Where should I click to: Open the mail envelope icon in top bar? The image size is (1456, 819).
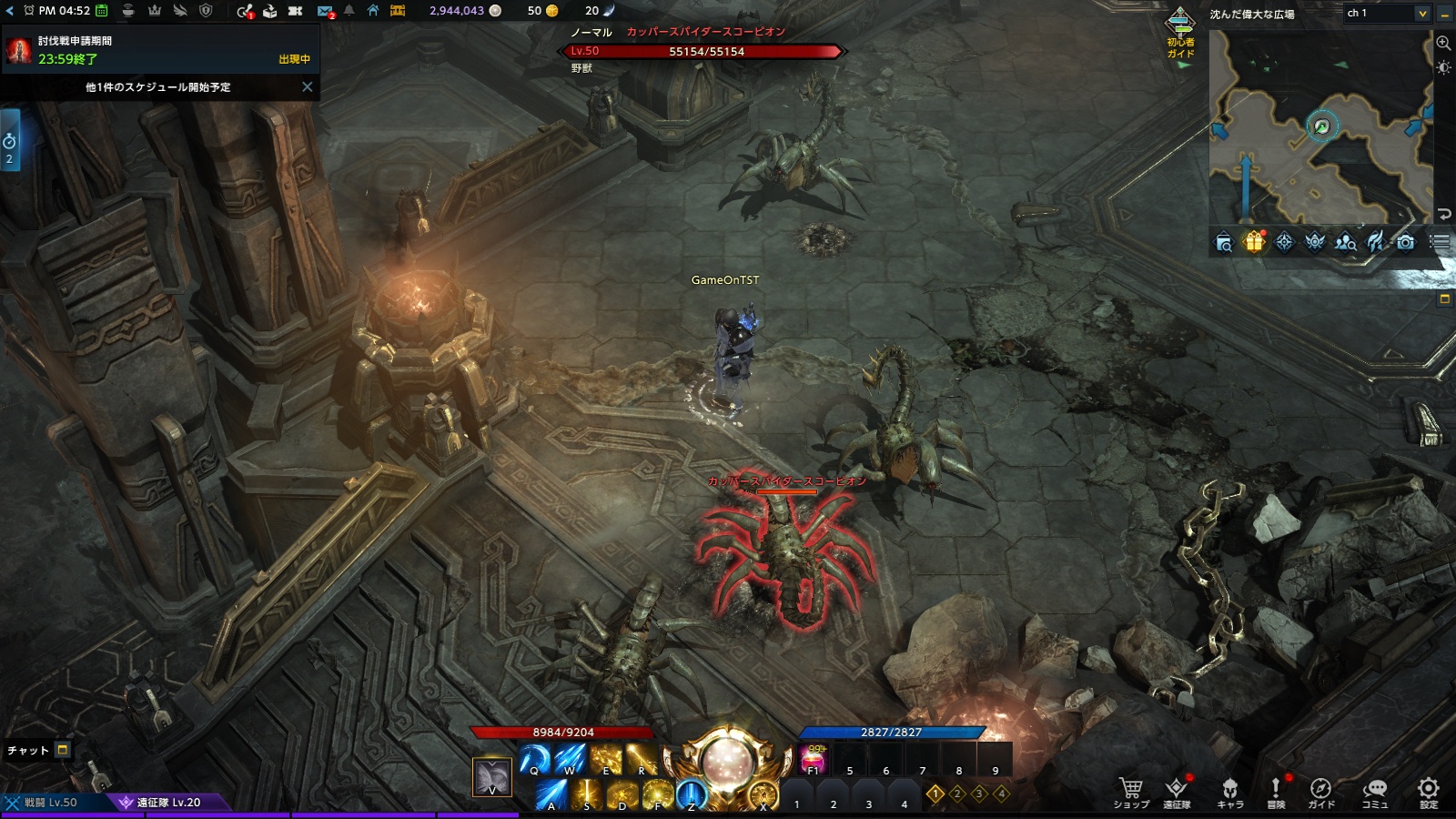coord(325,11)
